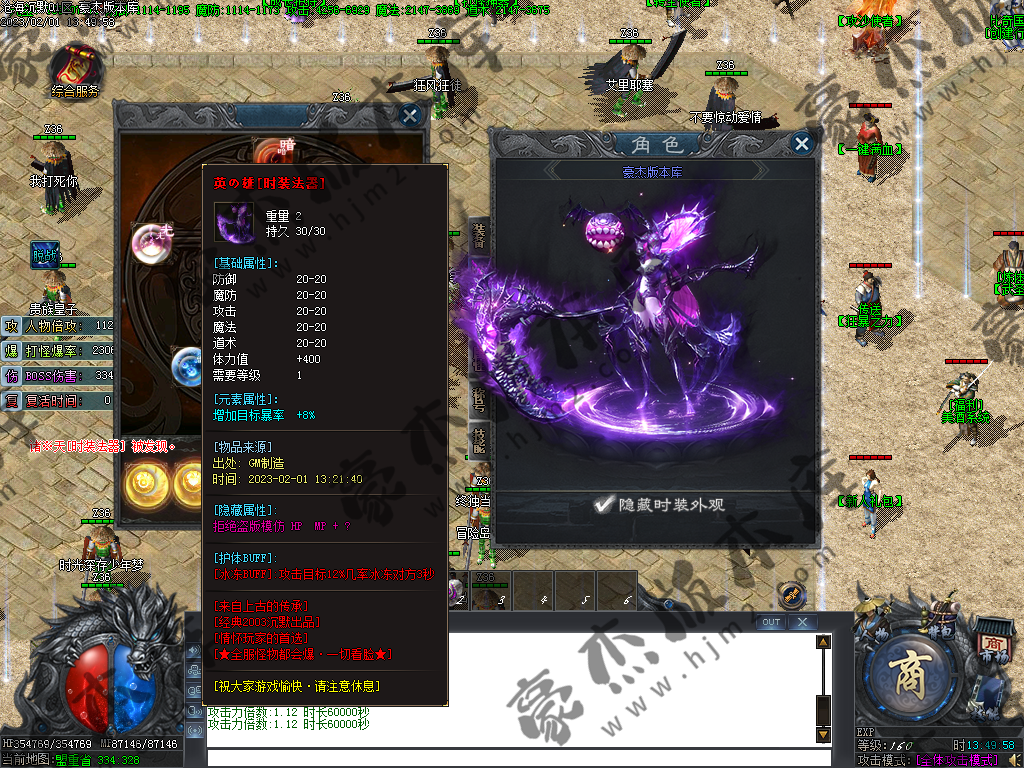Close the 角色 character window
This screenshot has width=1024, height=768.
(x=801, y=144)
